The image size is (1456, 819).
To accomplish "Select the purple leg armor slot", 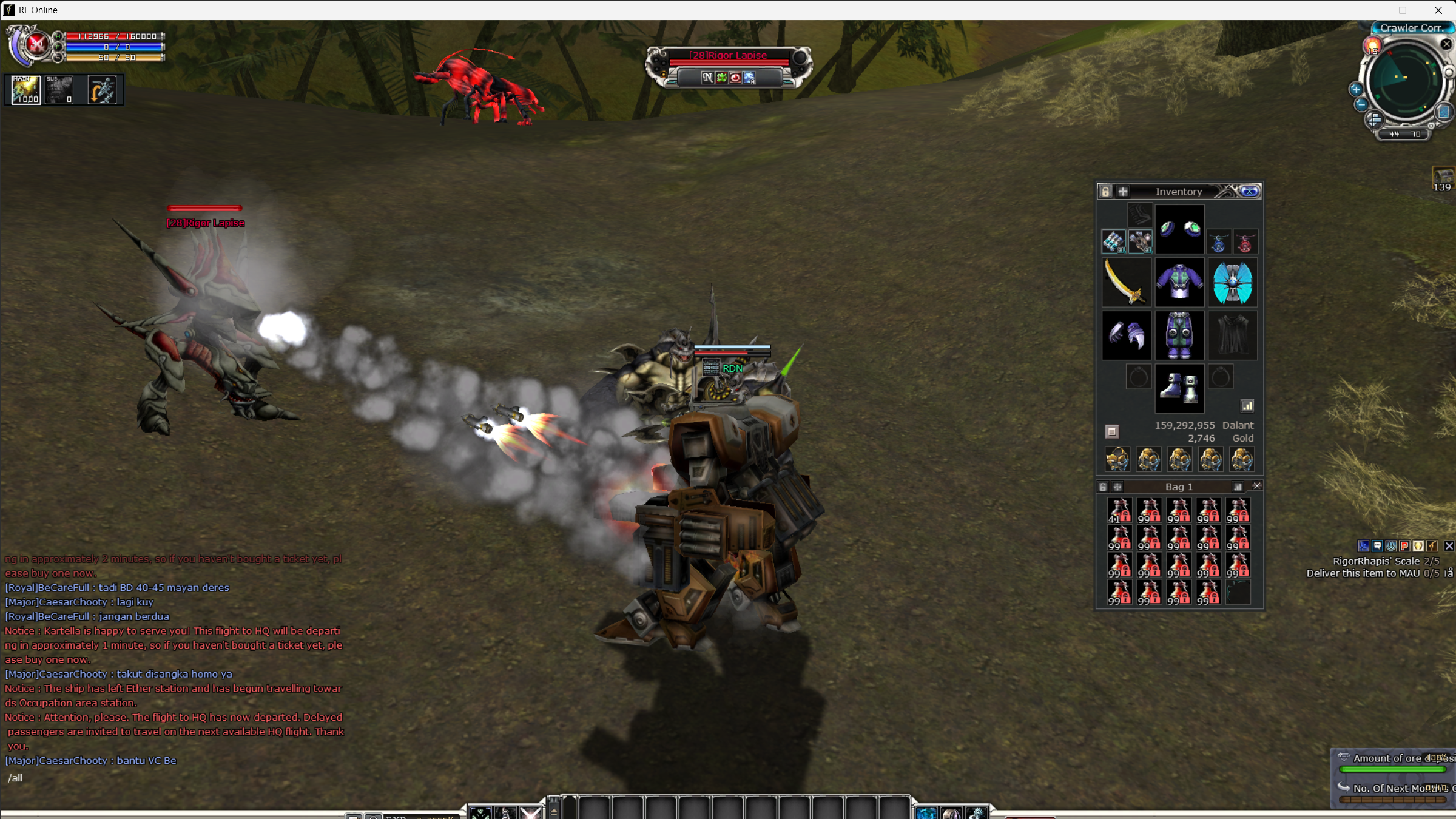I will (x=1179, y=335).
